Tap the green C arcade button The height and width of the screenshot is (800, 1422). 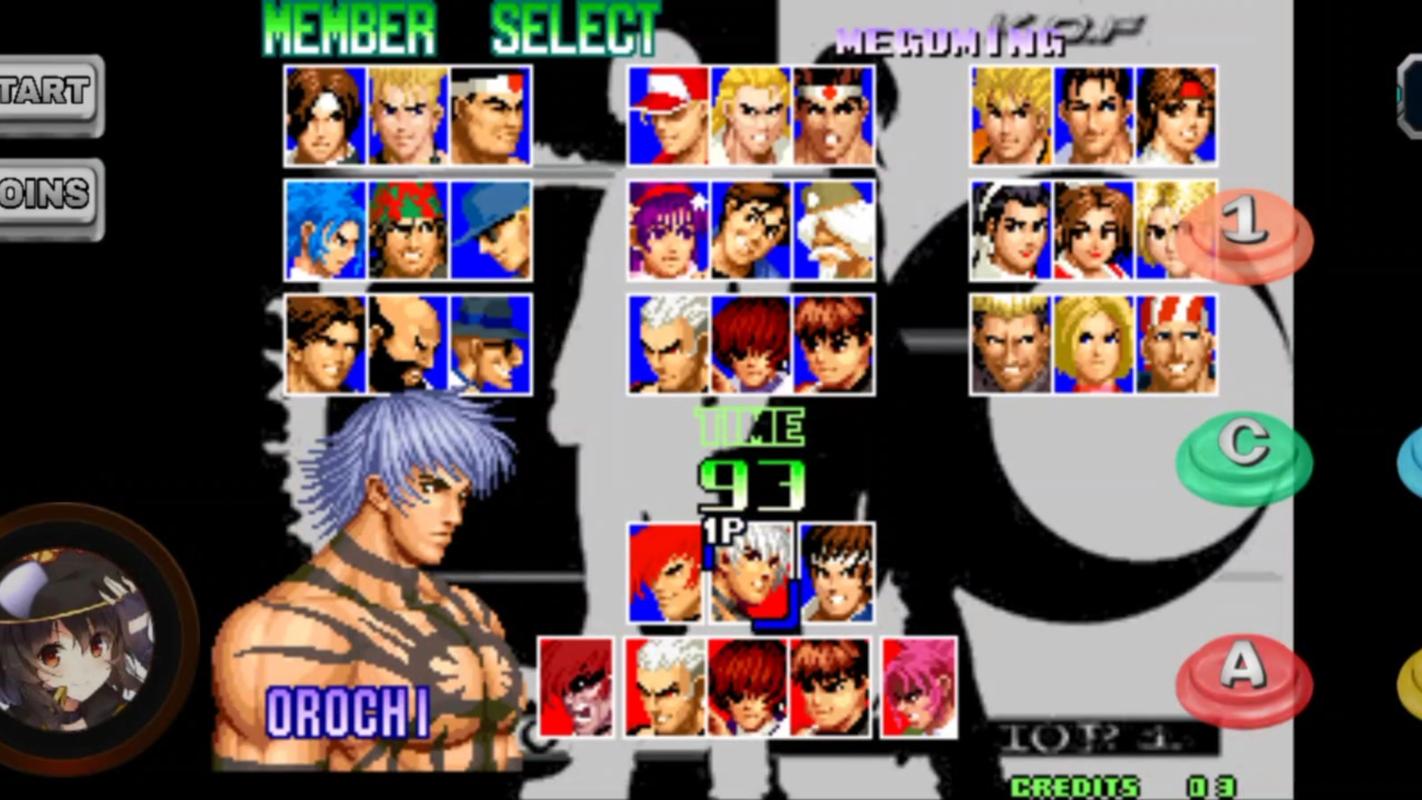pyautogui.click(x=1244, y=456)
